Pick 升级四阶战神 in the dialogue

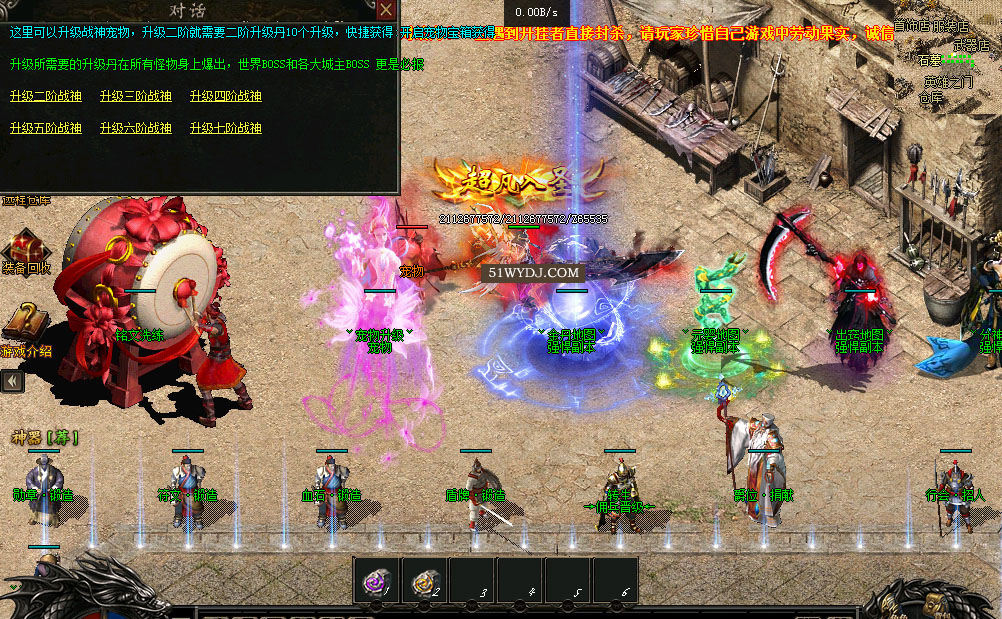point(225,96)
